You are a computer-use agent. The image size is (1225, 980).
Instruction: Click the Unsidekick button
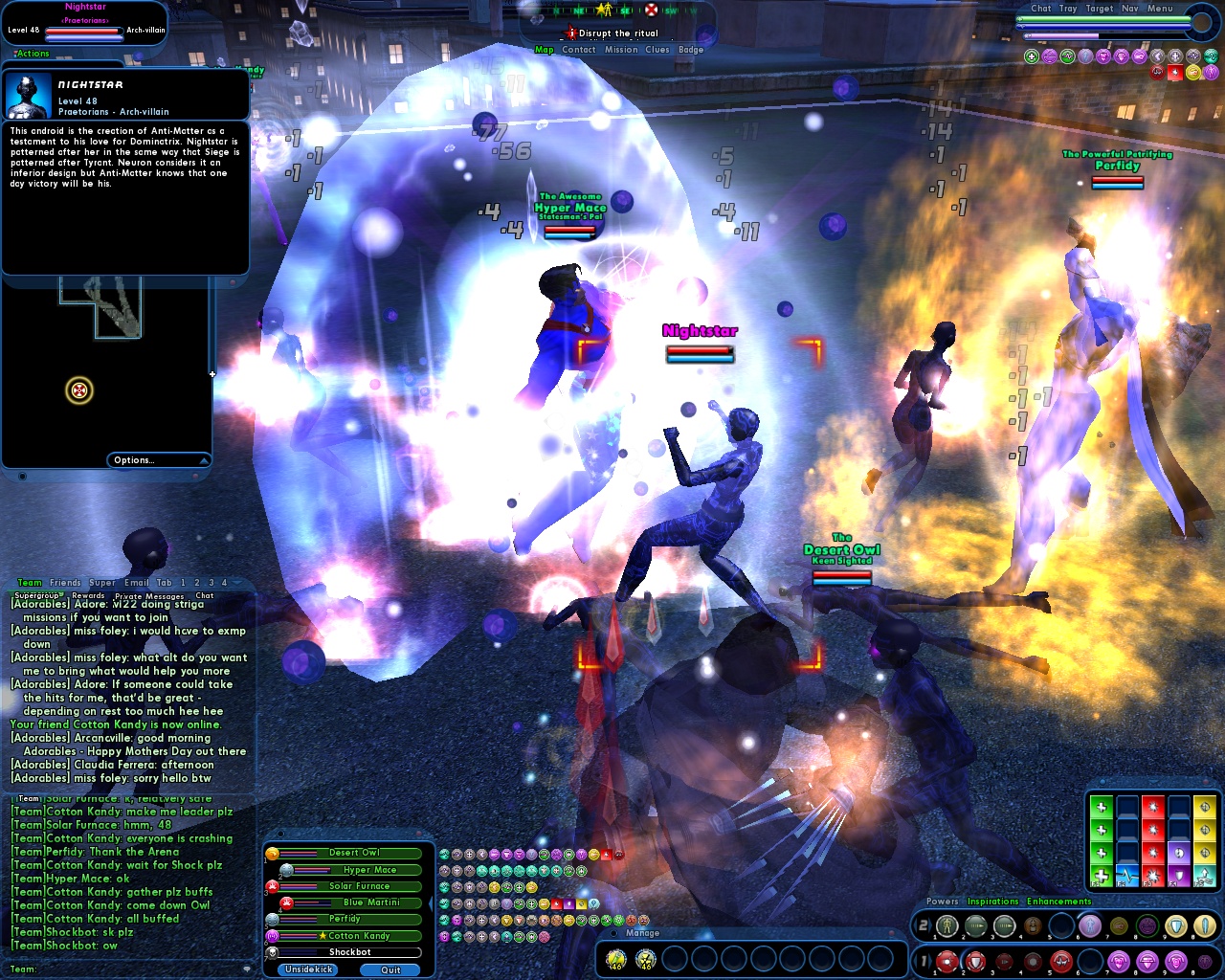309,969
